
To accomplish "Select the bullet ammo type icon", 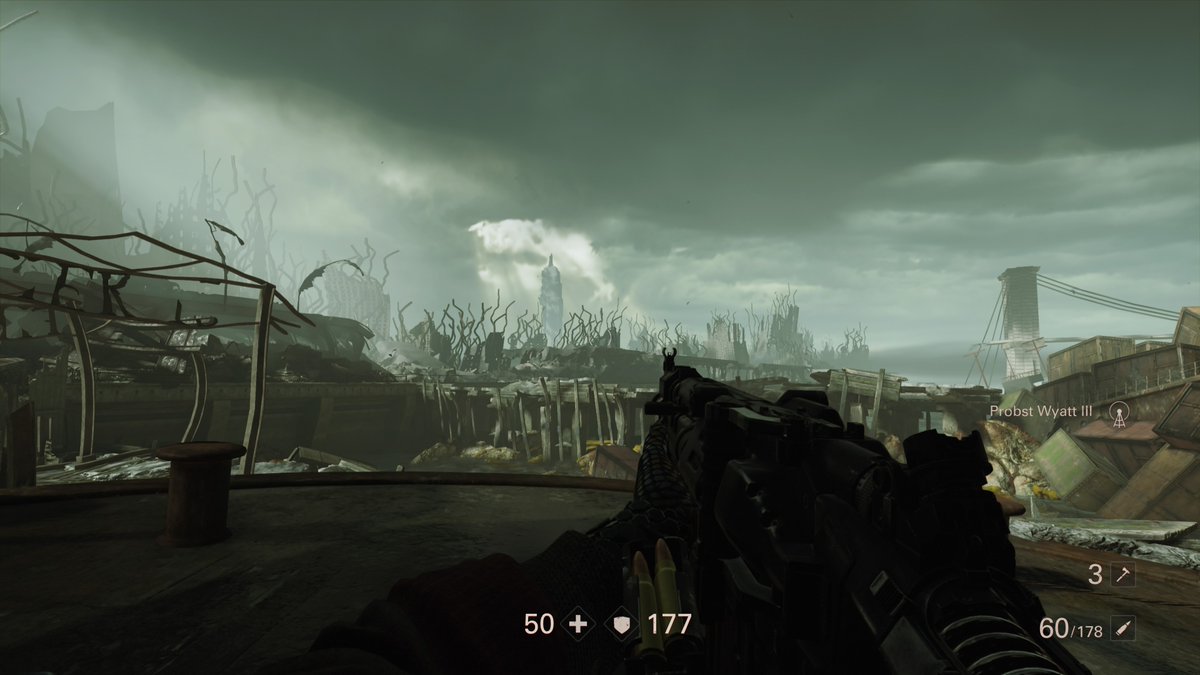I will (x=1122, y=629).
